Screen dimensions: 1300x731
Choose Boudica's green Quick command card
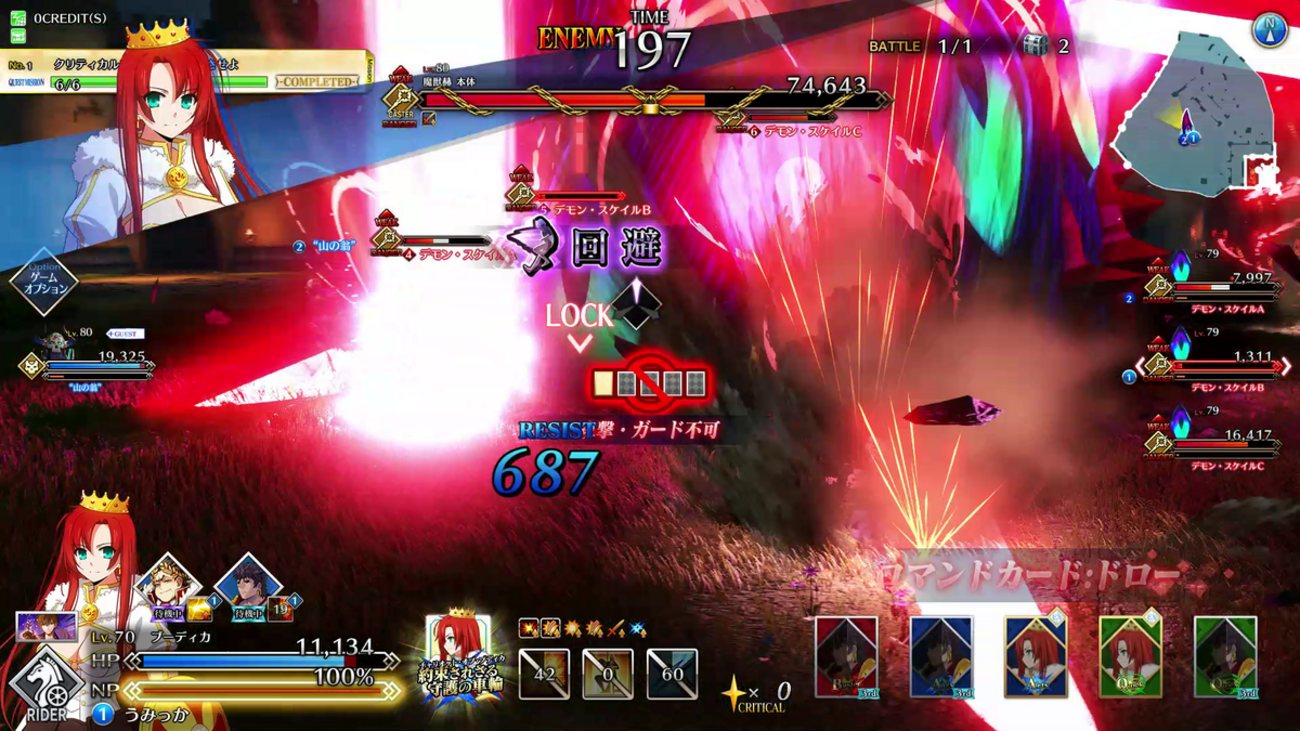[x=1130, y=655]
